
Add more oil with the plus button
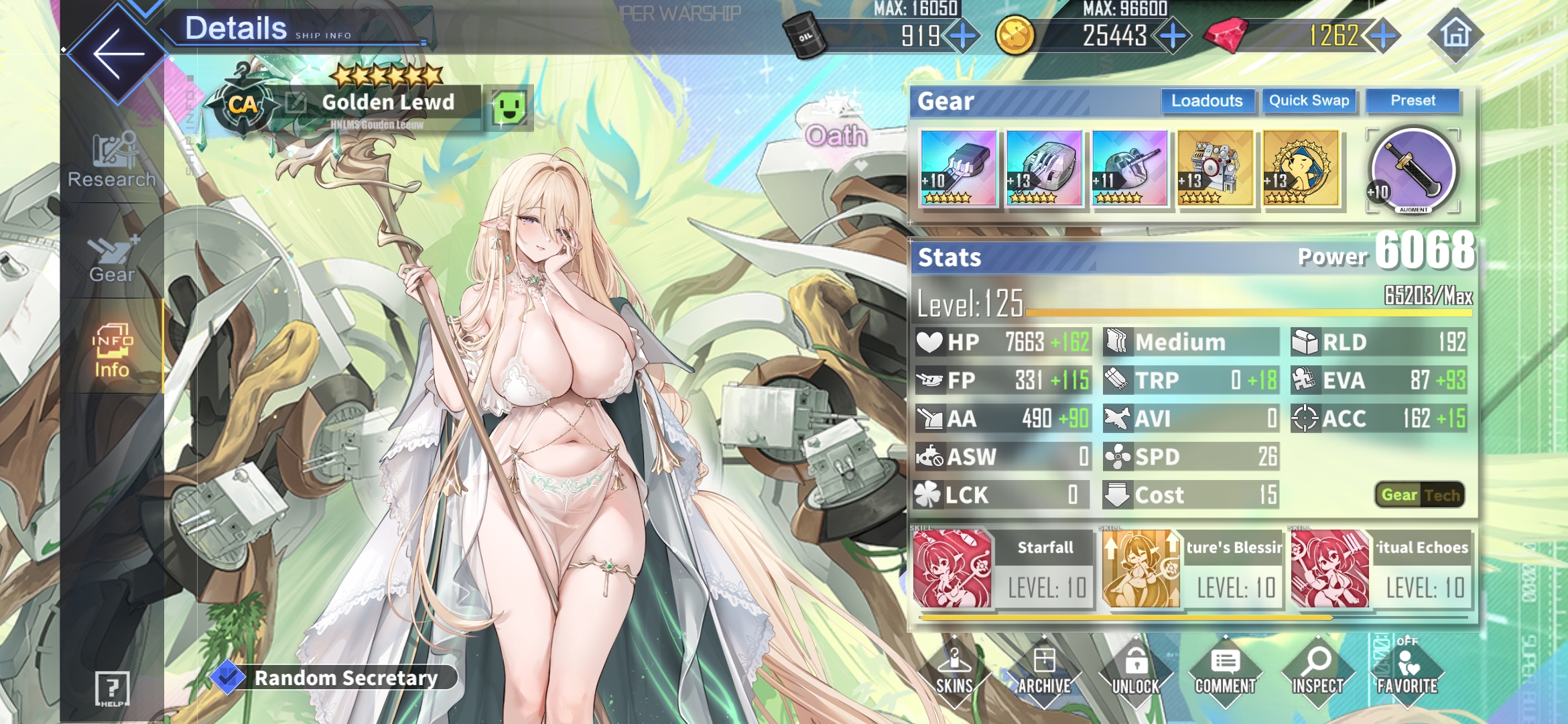pos(963,36)
